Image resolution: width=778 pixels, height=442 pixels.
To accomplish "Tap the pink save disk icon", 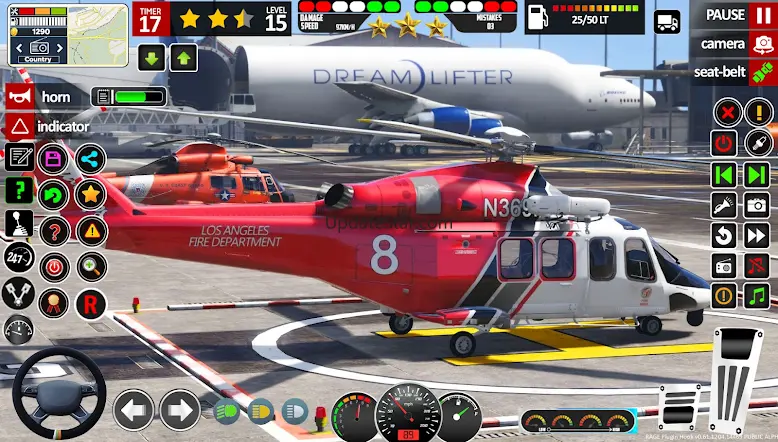I will point(53,158).
